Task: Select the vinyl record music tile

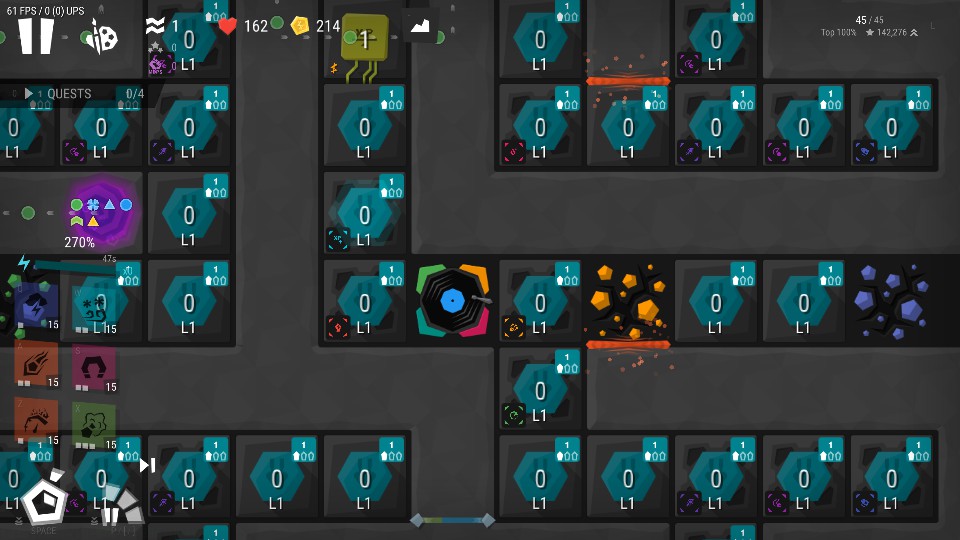Action: coord(453,301)
